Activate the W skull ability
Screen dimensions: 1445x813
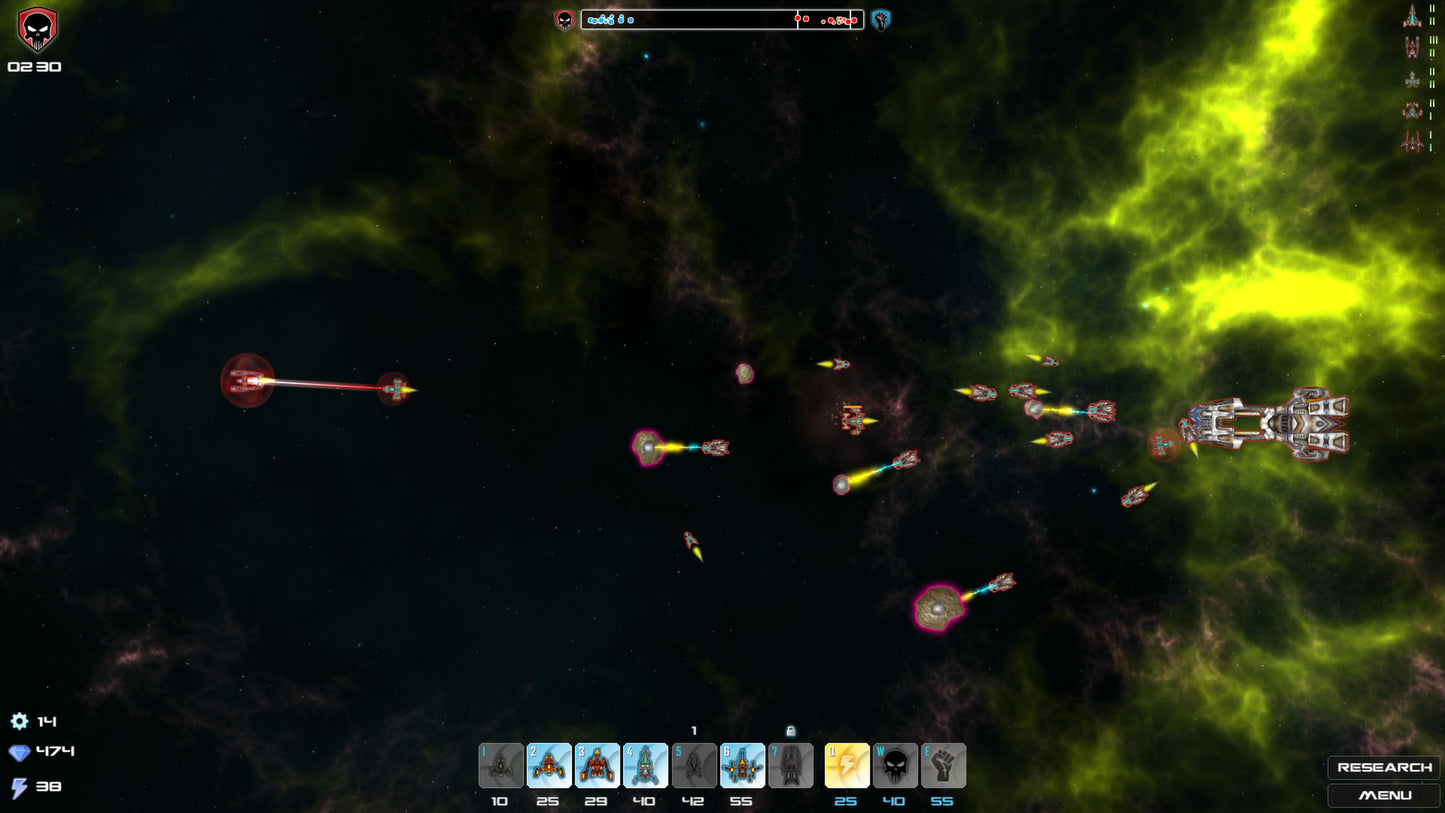coord(894,765)
